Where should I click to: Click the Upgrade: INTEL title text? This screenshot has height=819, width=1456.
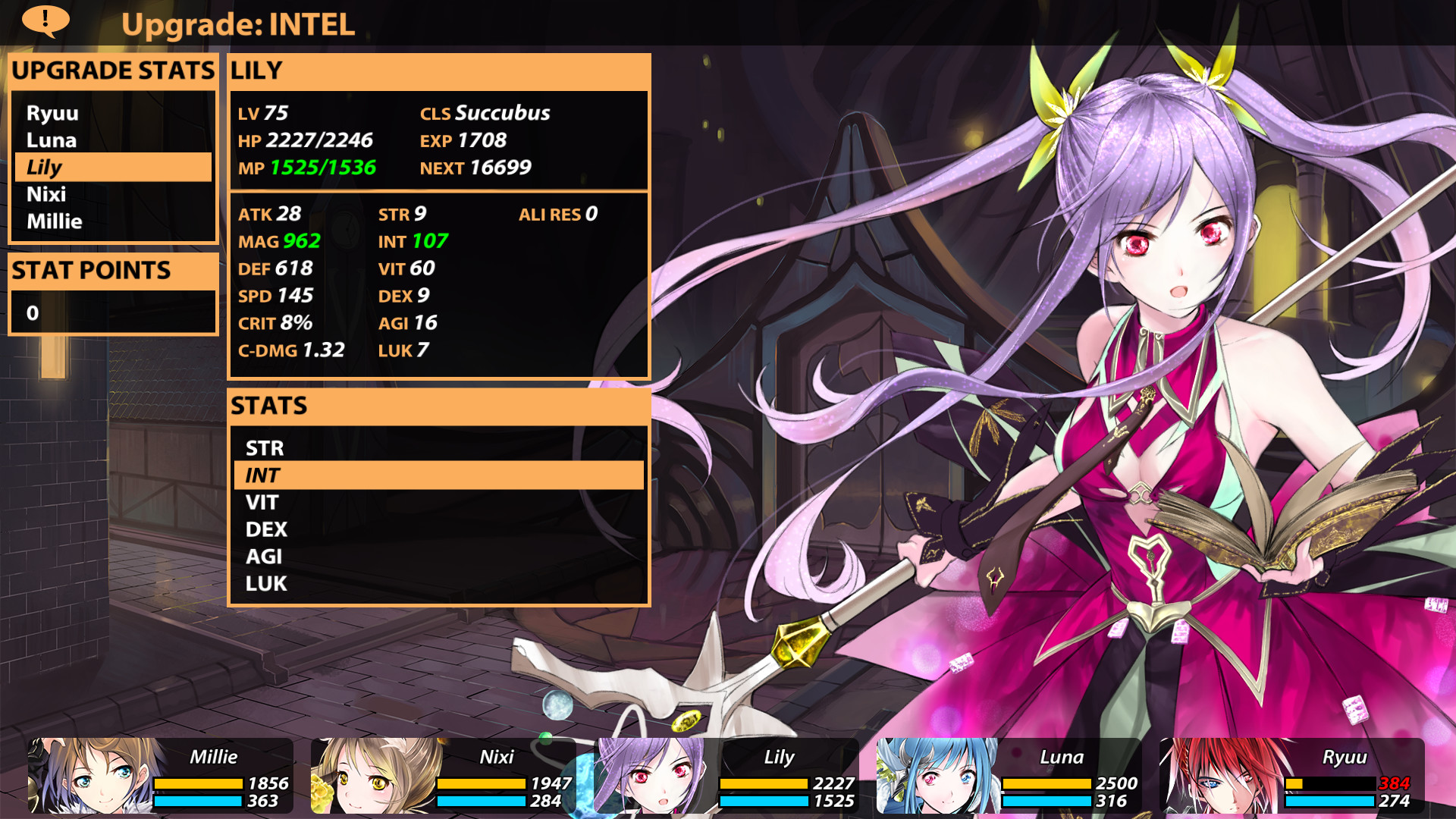click(239, 24)
